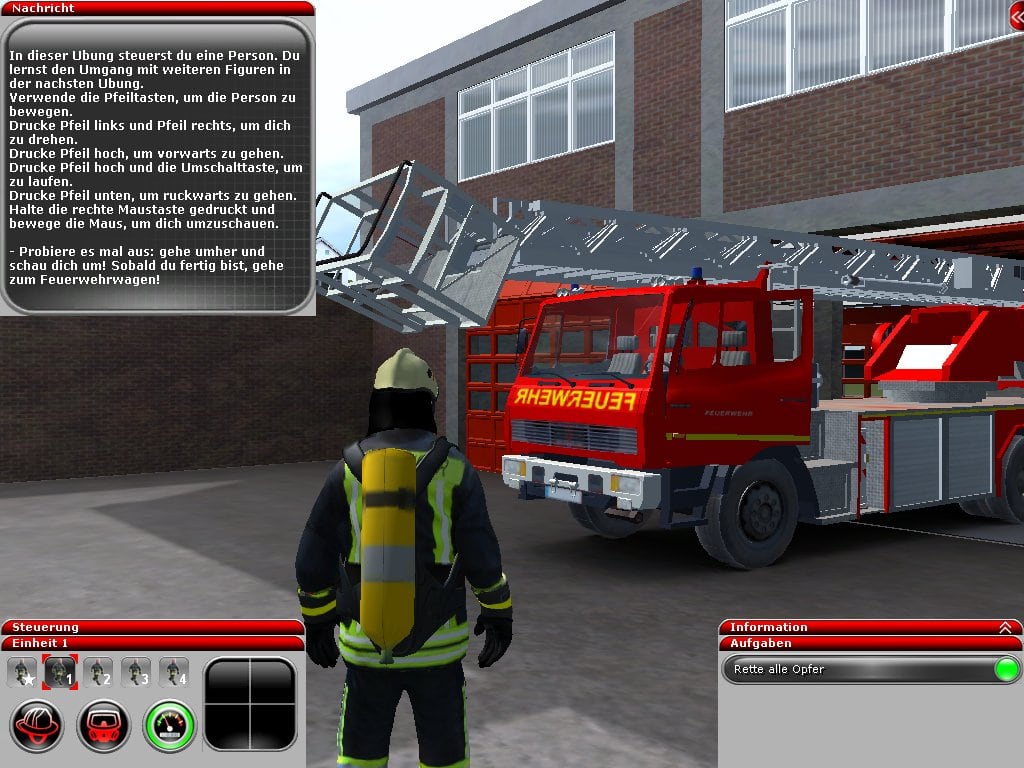This screenshot has width=1024, height=768.
Task: Click the Steuerung panel header
Action: coord(152,627)
